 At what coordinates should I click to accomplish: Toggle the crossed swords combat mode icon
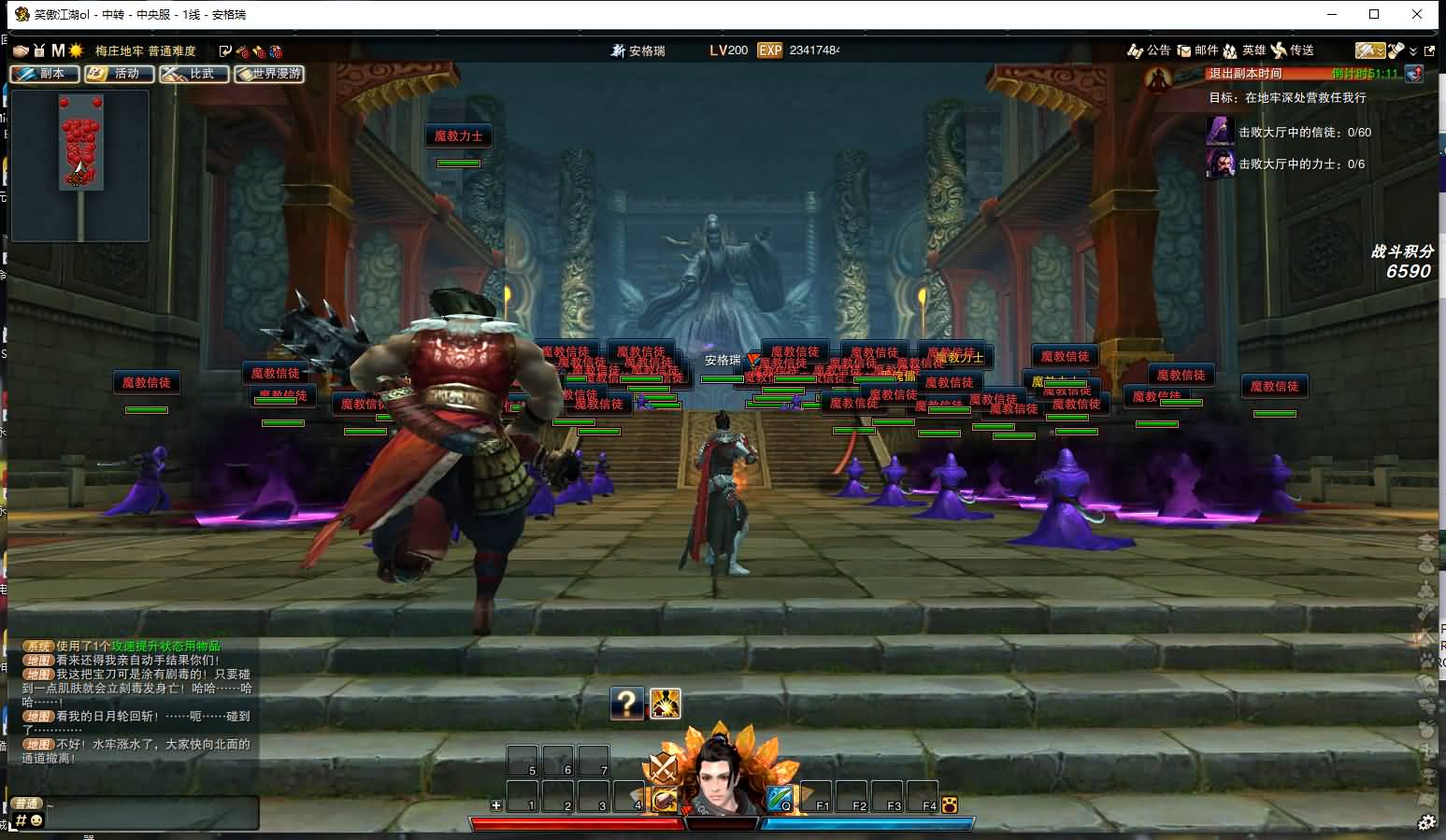(x=664, y=768)
